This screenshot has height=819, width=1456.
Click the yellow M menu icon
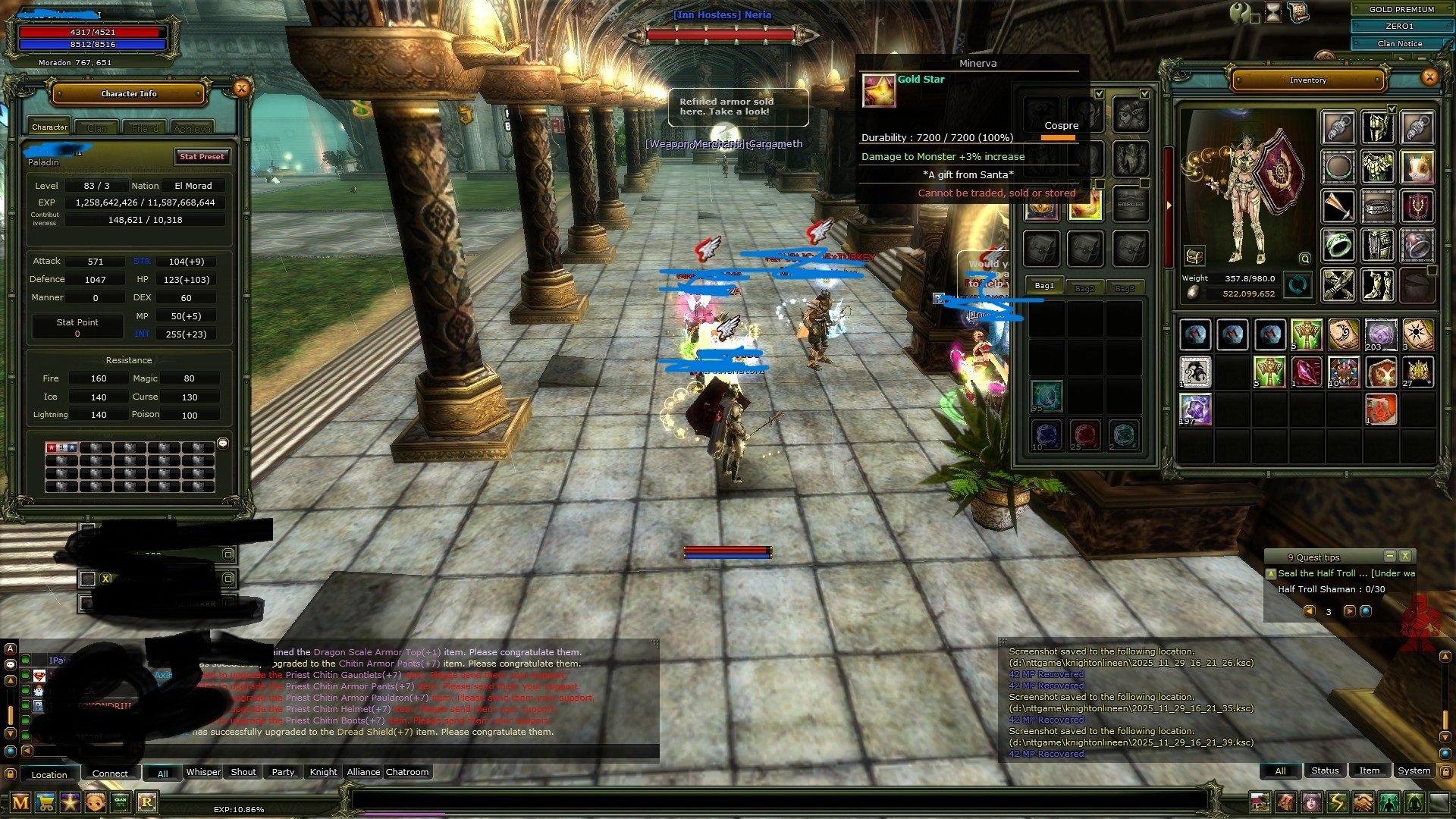pyautogui.click(x=20, y=802)
